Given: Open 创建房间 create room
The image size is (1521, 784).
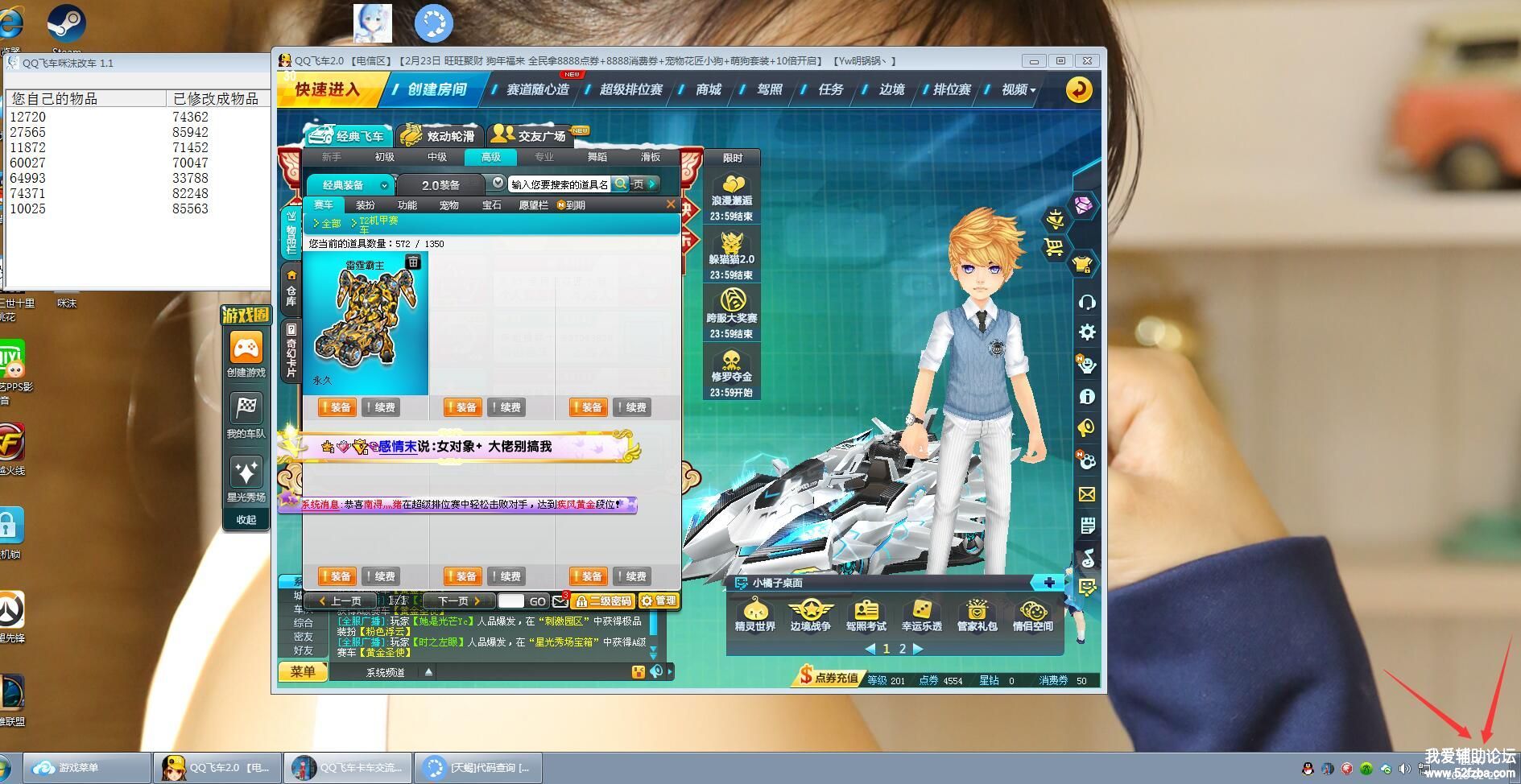Looking at the screenshot, I should (437, 89).
